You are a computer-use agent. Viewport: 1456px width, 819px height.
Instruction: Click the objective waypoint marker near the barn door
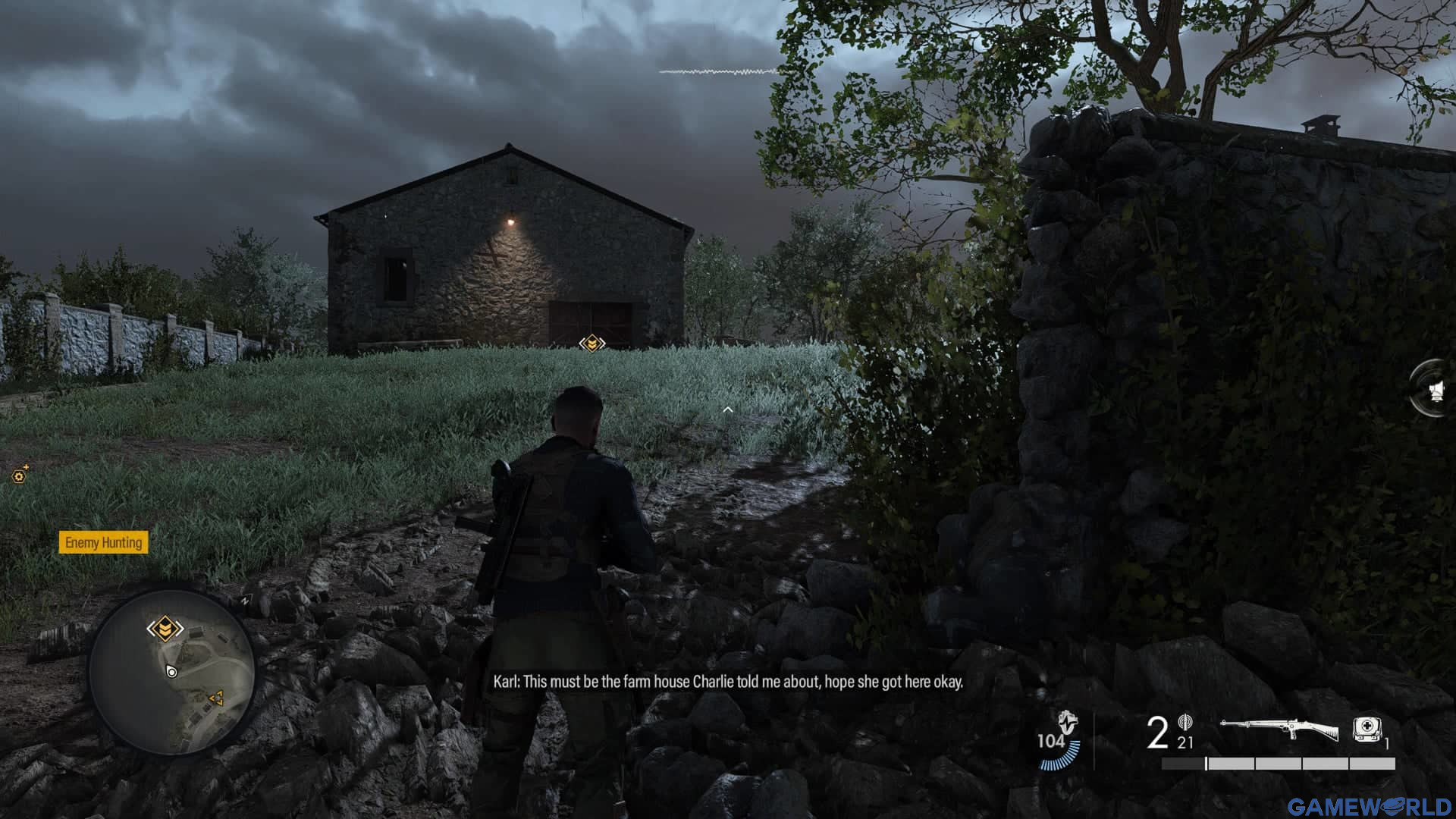point(591,344)
